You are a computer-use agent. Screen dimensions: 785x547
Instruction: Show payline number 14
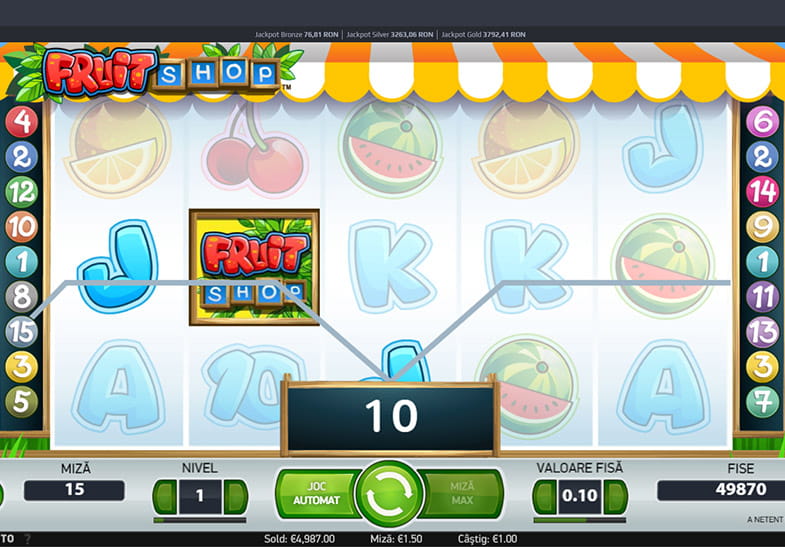point(763,191)
